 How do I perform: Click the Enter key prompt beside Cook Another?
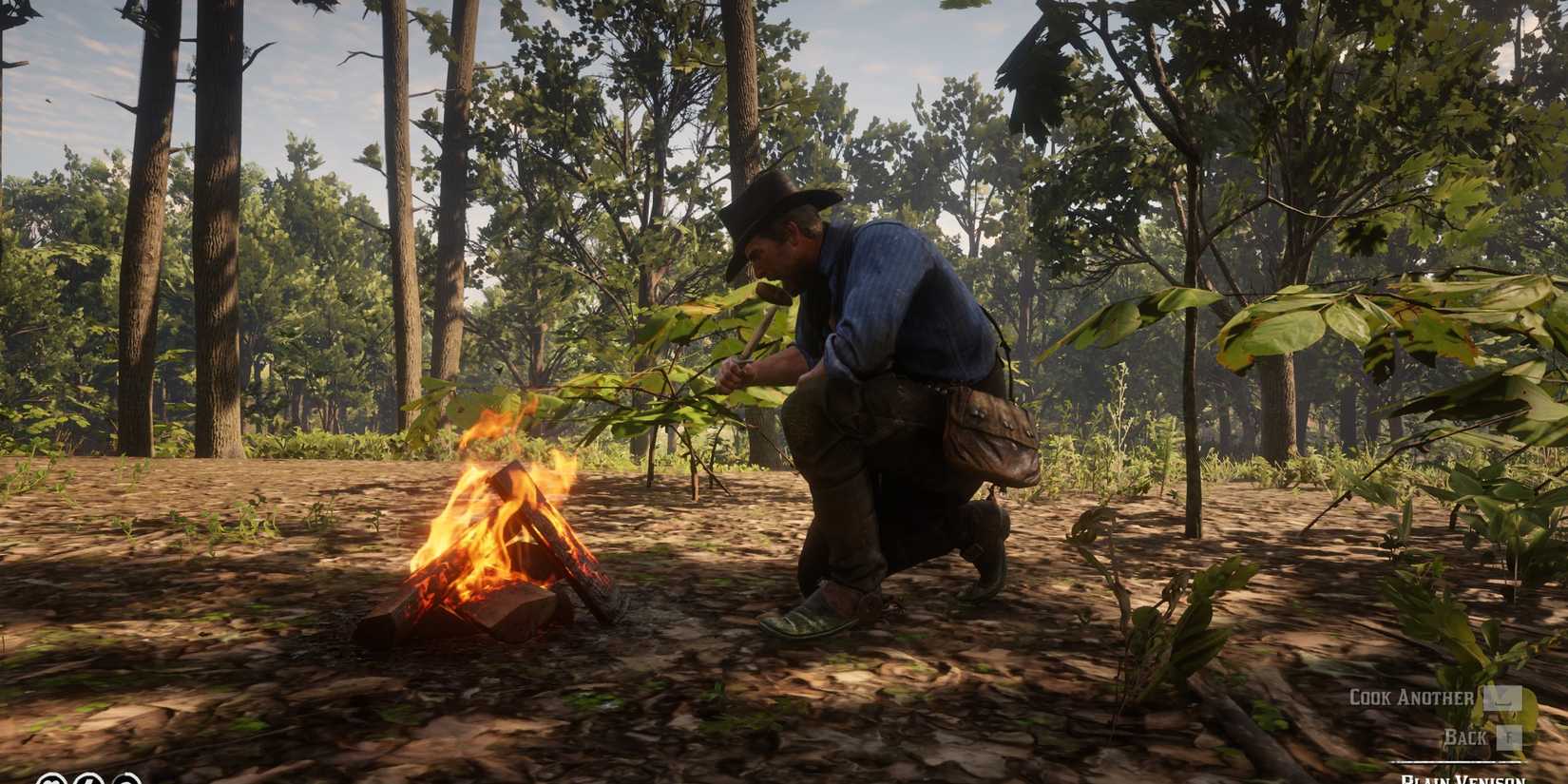tap(1503, 698)
